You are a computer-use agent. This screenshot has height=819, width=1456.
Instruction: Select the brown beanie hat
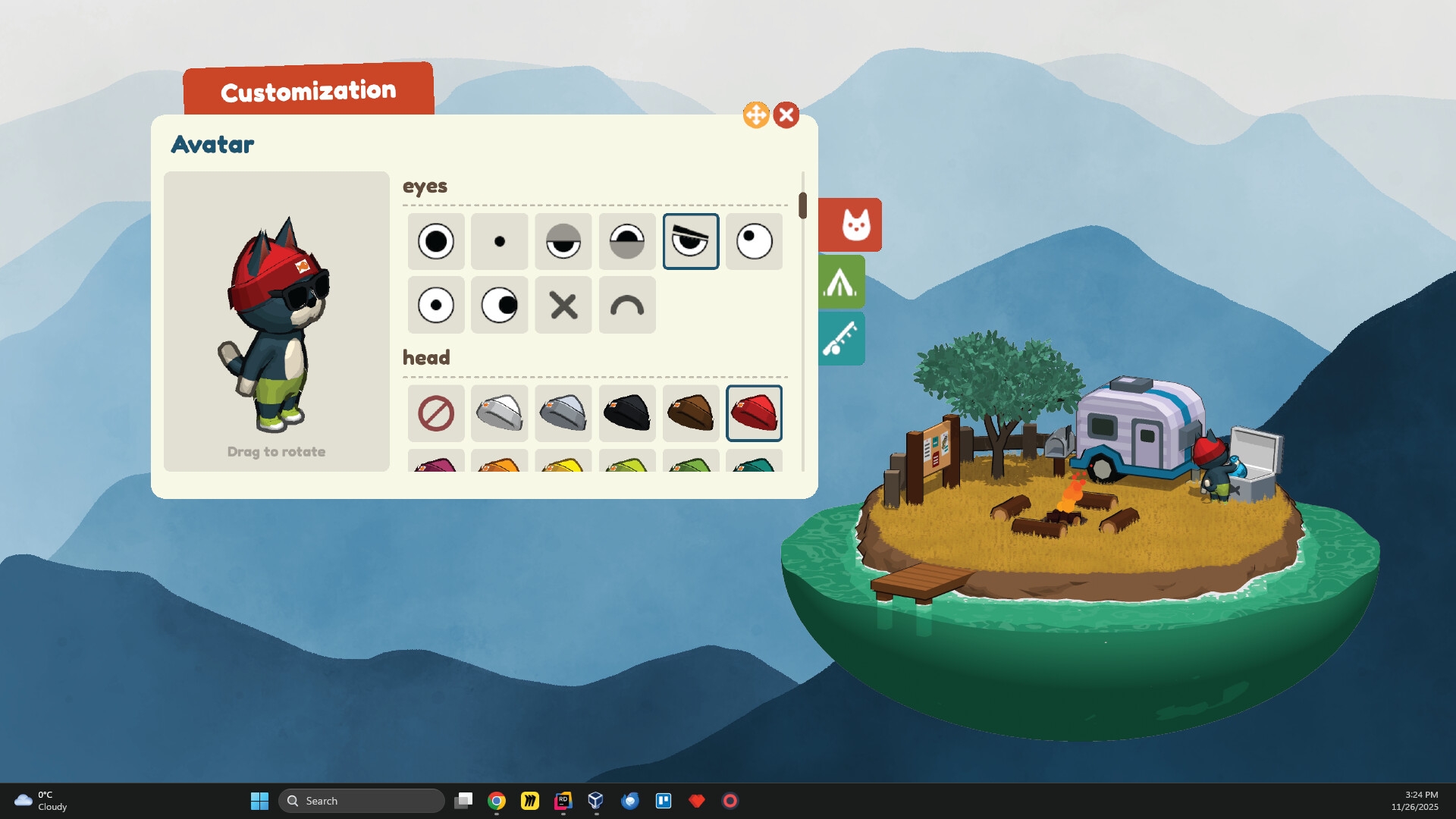coord(691,413)
